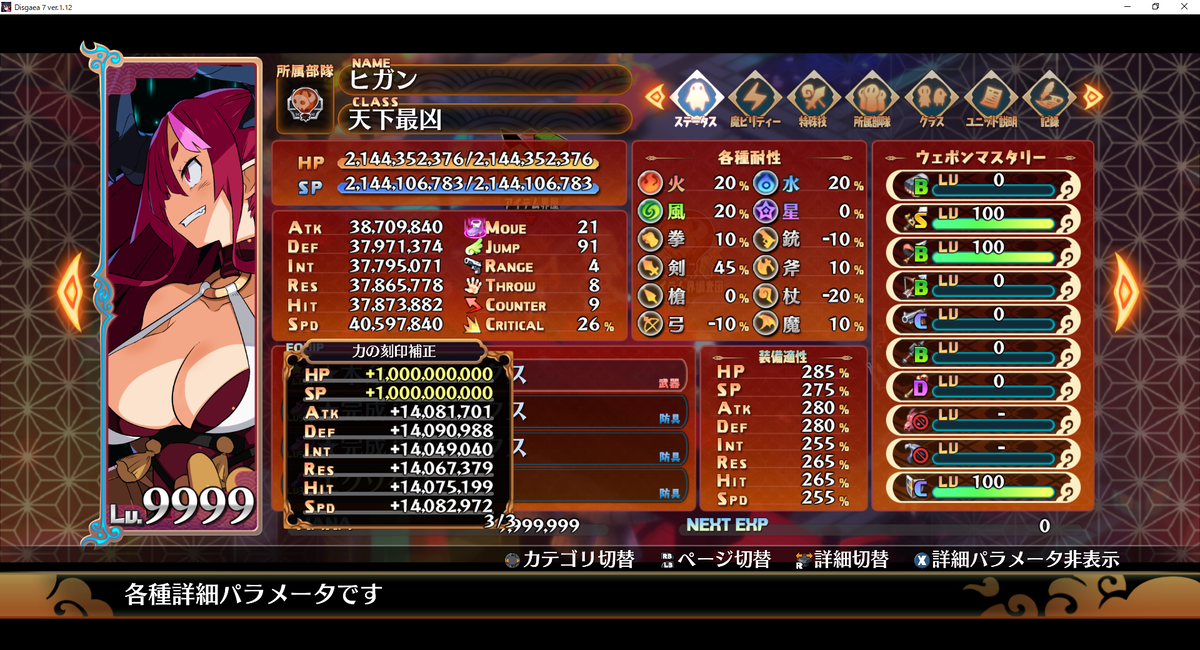Open the クラス class tab

pyautogui.click(x=931, y=98)
